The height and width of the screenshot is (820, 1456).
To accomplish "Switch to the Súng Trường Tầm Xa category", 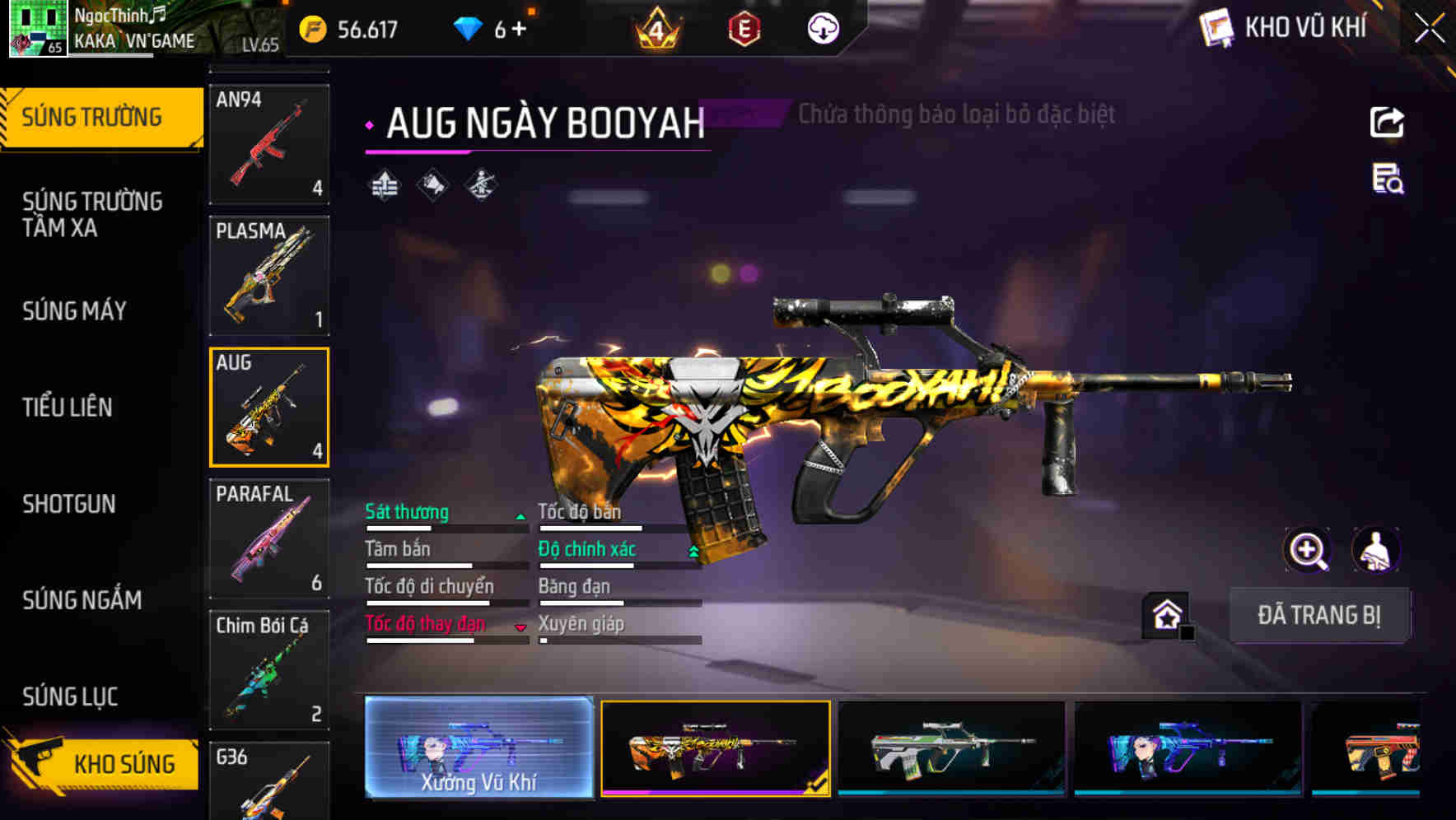I will (92, 214).
